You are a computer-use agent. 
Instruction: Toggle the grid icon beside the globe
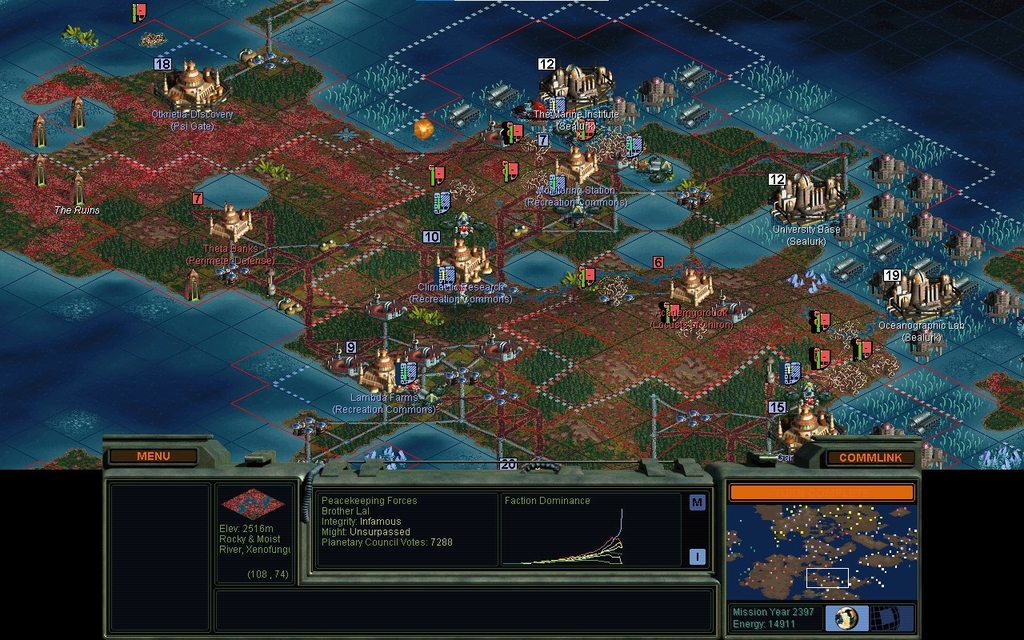(x=885, y=617)
